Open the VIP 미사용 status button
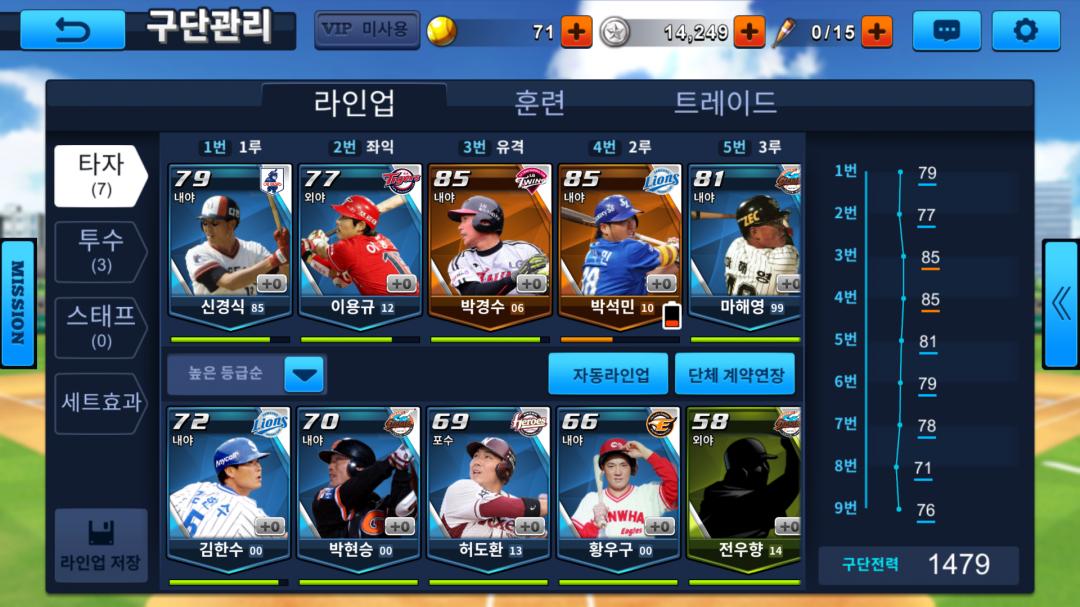1080x607 pixels. [x=366, y=30]
